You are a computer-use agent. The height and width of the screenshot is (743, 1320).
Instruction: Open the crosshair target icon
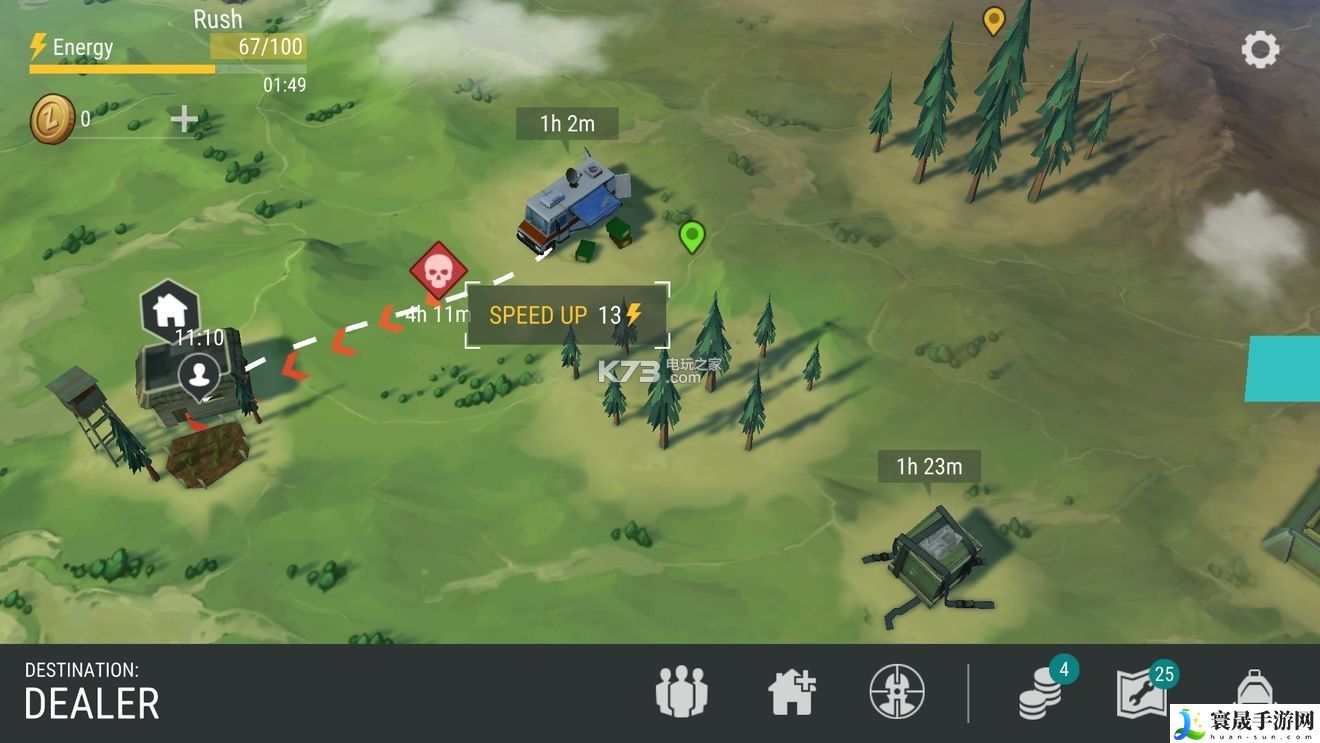[897, 692]
